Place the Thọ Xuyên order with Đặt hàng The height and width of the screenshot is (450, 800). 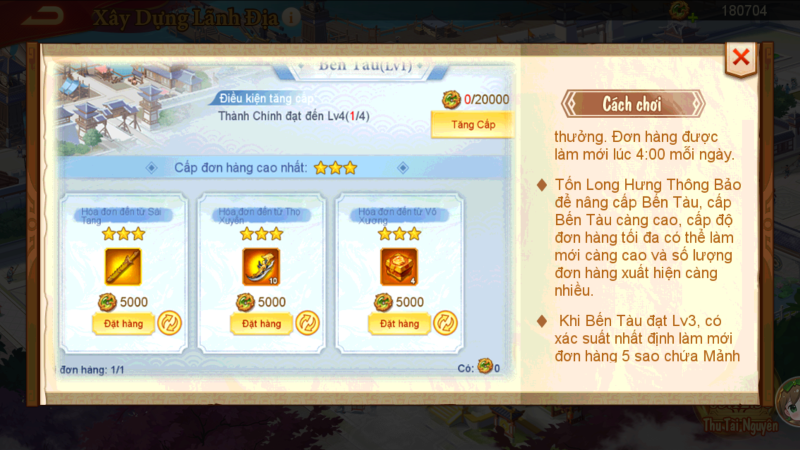[254, 324]
